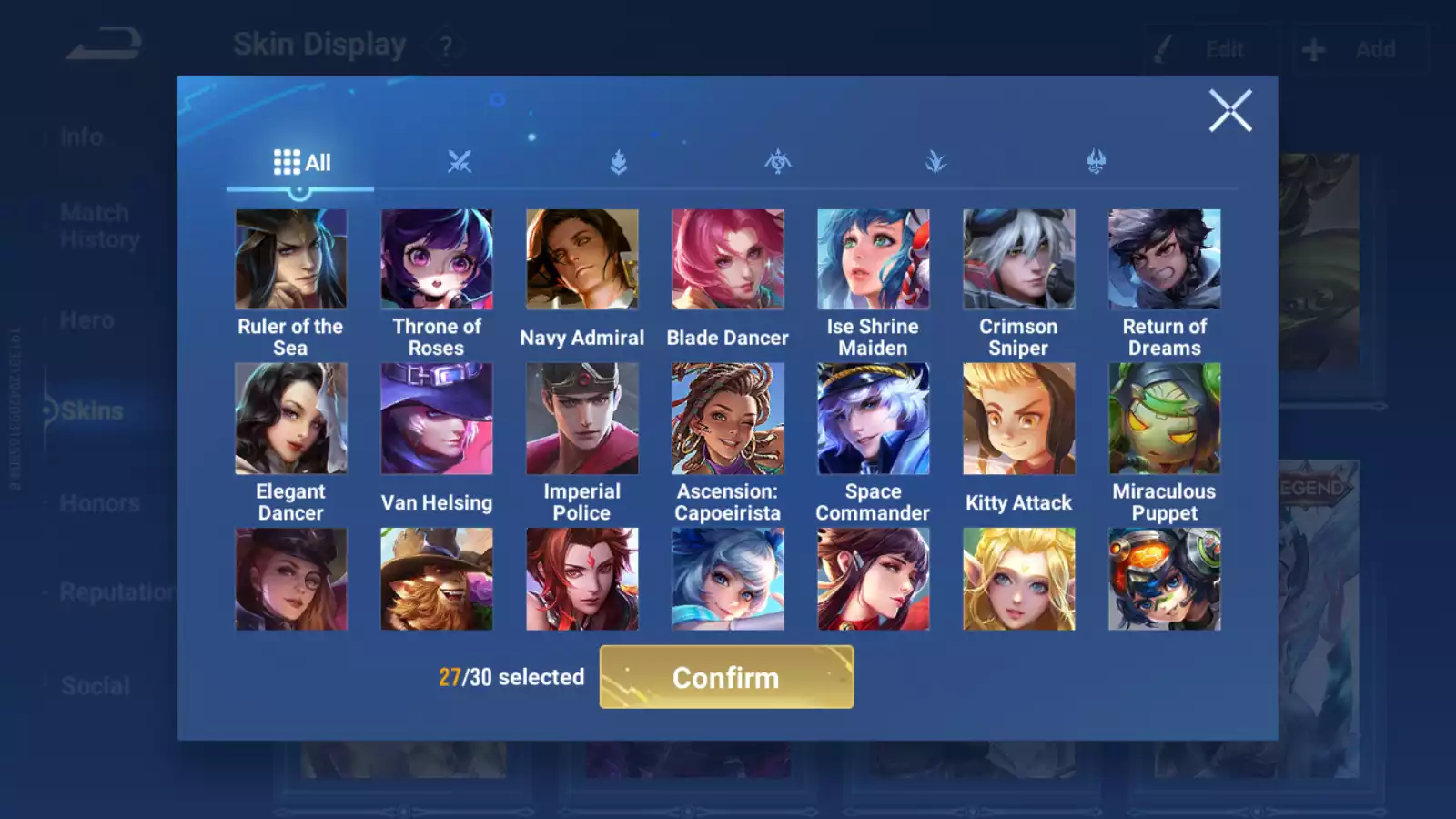The height and width of the screenshot is (819, 1456).
Task: Select the Blade Dancer skin
Action: coord(727,260)
